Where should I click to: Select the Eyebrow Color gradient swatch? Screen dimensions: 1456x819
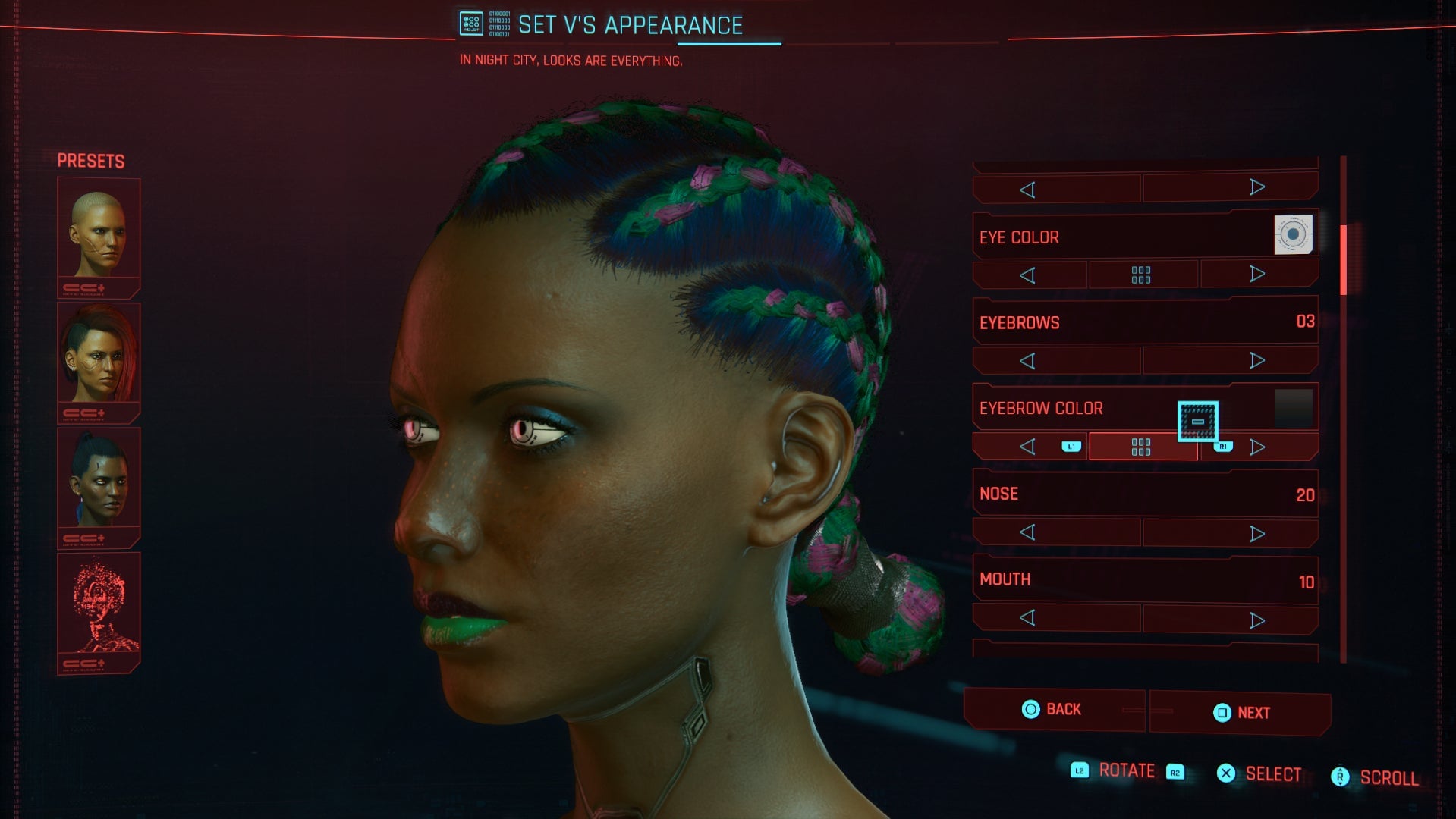pyautogui.click(x=1294, y=406)
